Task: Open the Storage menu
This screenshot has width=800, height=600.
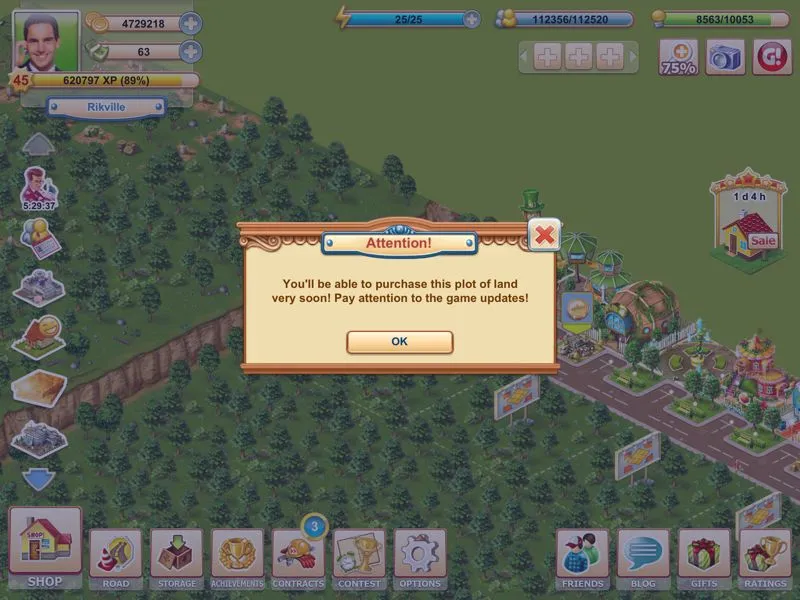Action: coord(176,557)
